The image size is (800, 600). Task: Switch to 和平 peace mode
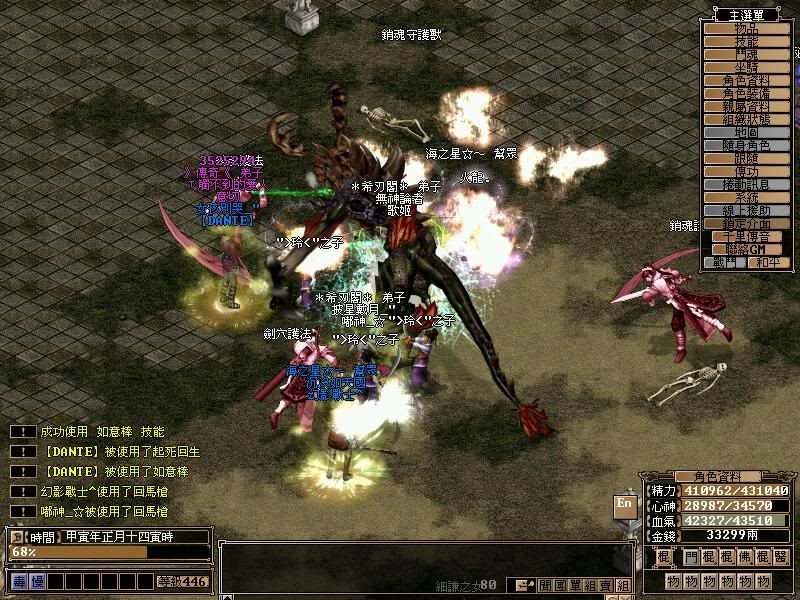tap(768, 262)
